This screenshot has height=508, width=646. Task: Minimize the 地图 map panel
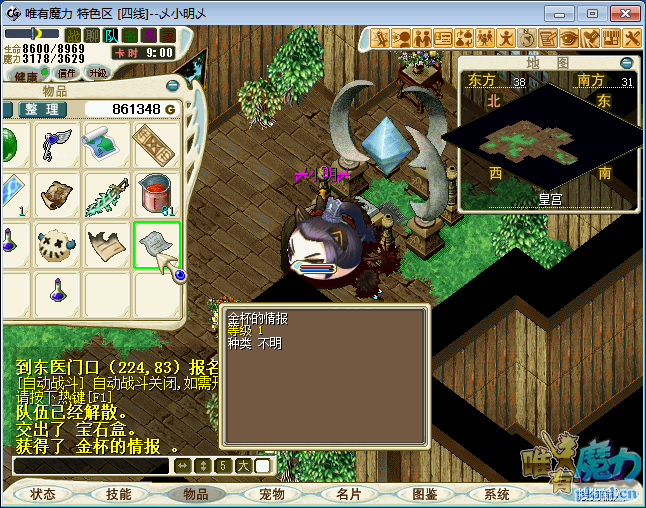[x=627, y=63]
